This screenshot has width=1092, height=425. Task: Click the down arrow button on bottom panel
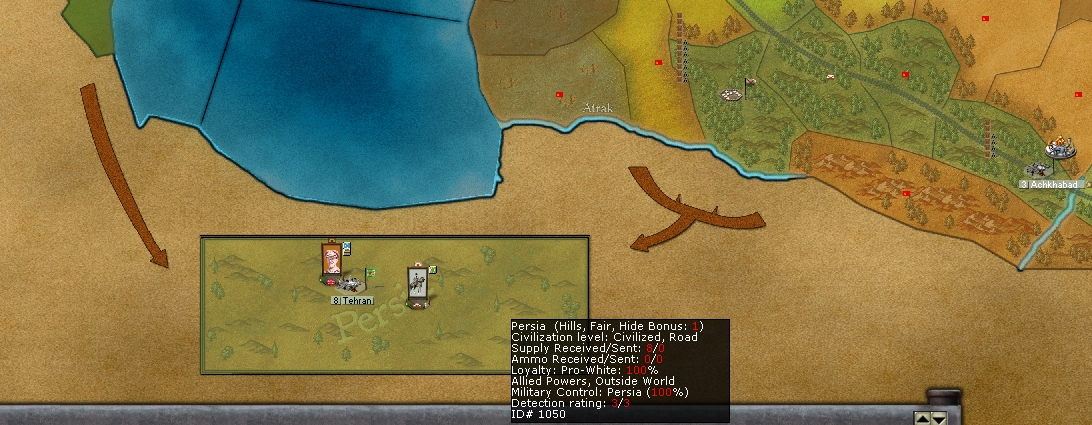click(x=938, y=418)
